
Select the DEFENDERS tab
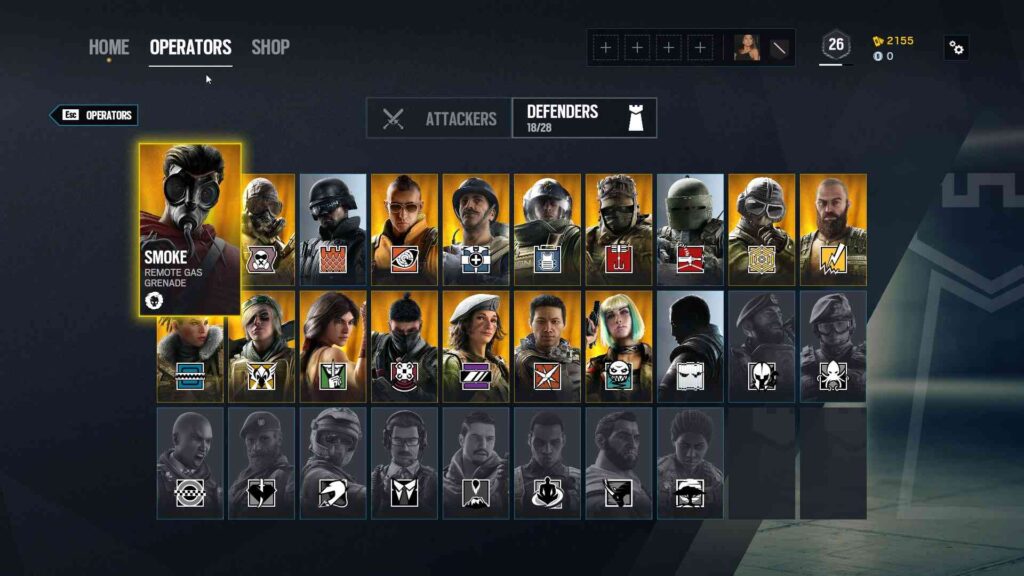click(584, 118)
